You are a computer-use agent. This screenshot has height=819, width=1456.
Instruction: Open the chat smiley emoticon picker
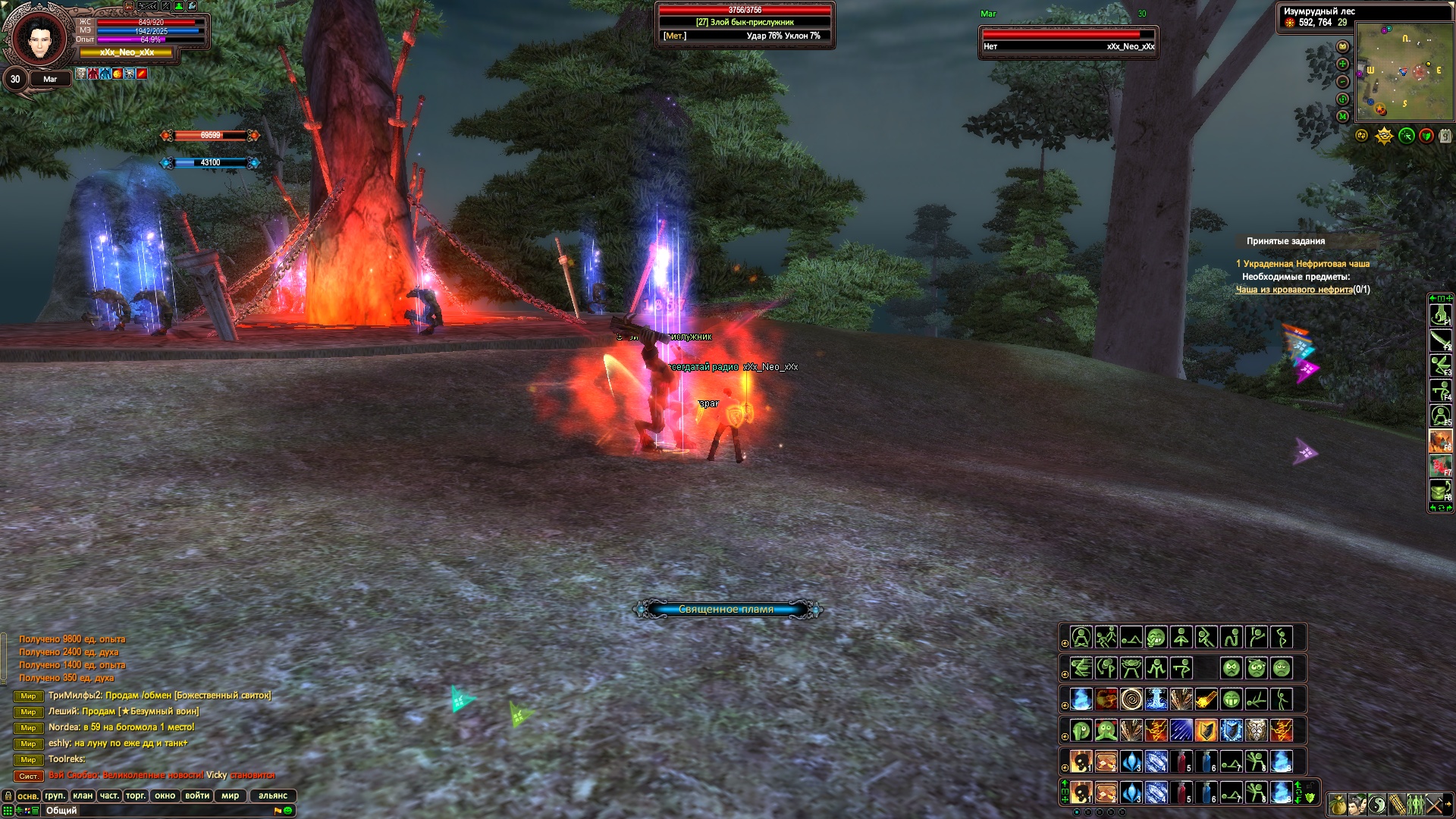pyautogui.click(x=288, y=811)
